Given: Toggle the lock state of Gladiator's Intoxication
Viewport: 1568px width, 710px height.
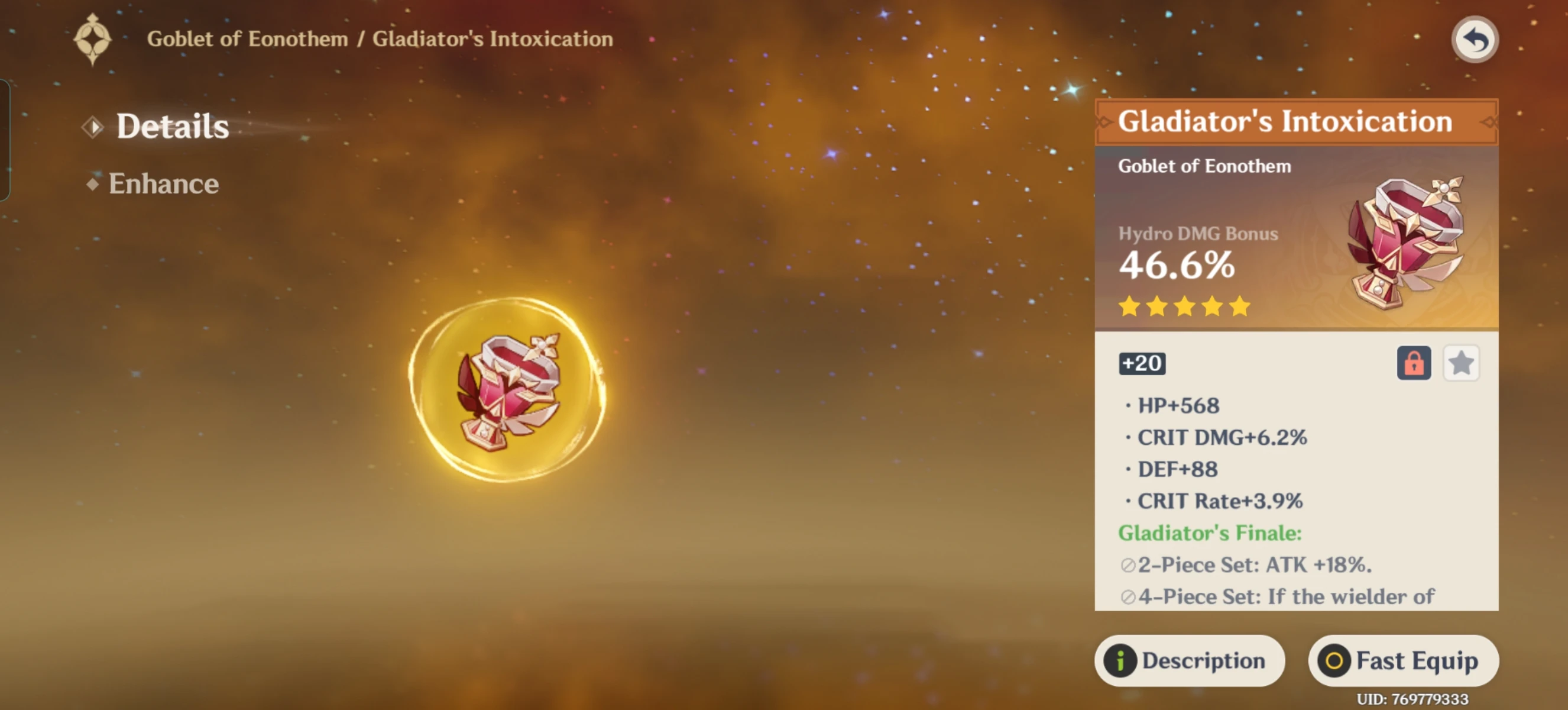Looking at the screenshot, I should 1414,363.
